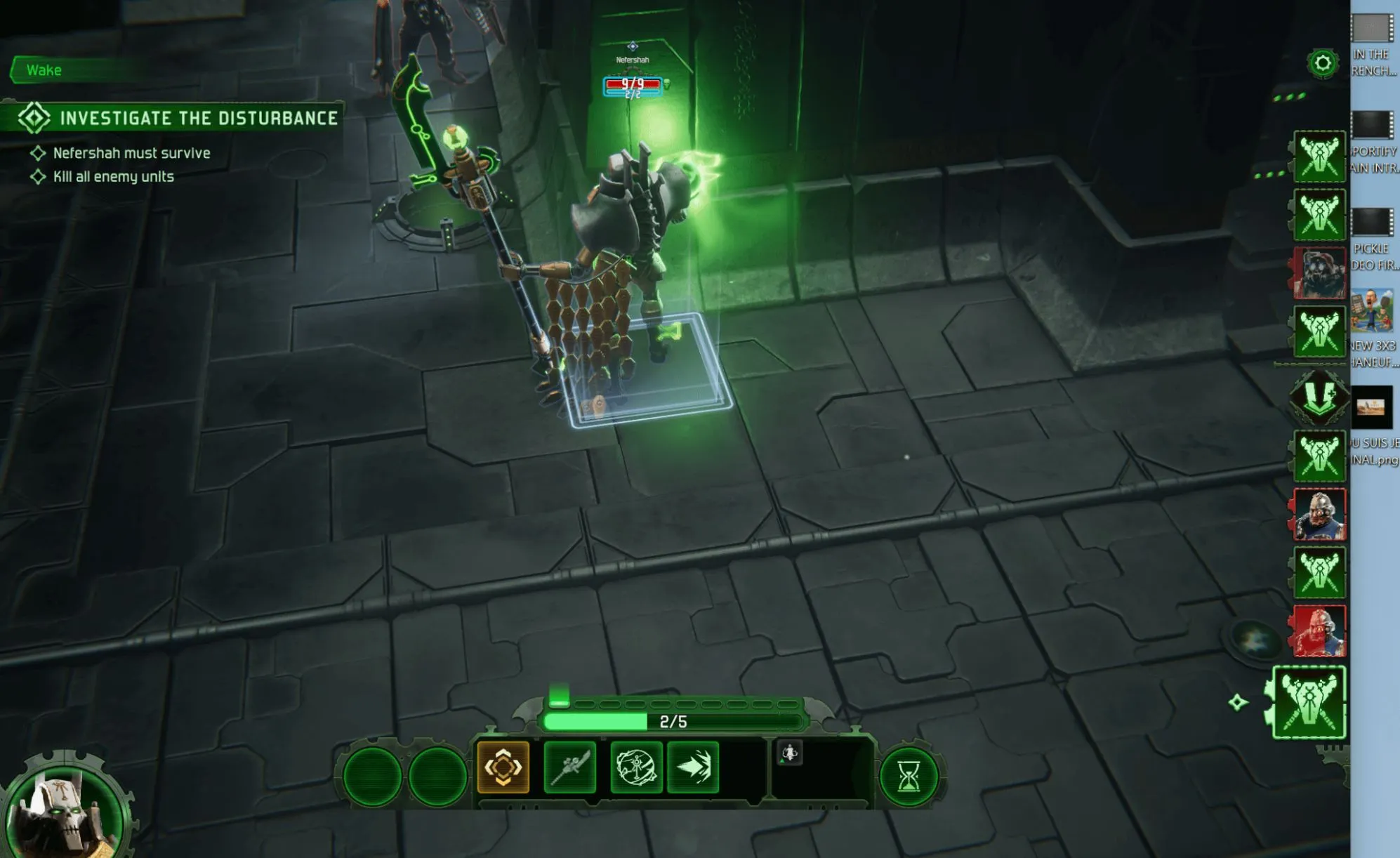Activate the arrow burst dash ability
1400x858 pixels.
pos(694,767)
